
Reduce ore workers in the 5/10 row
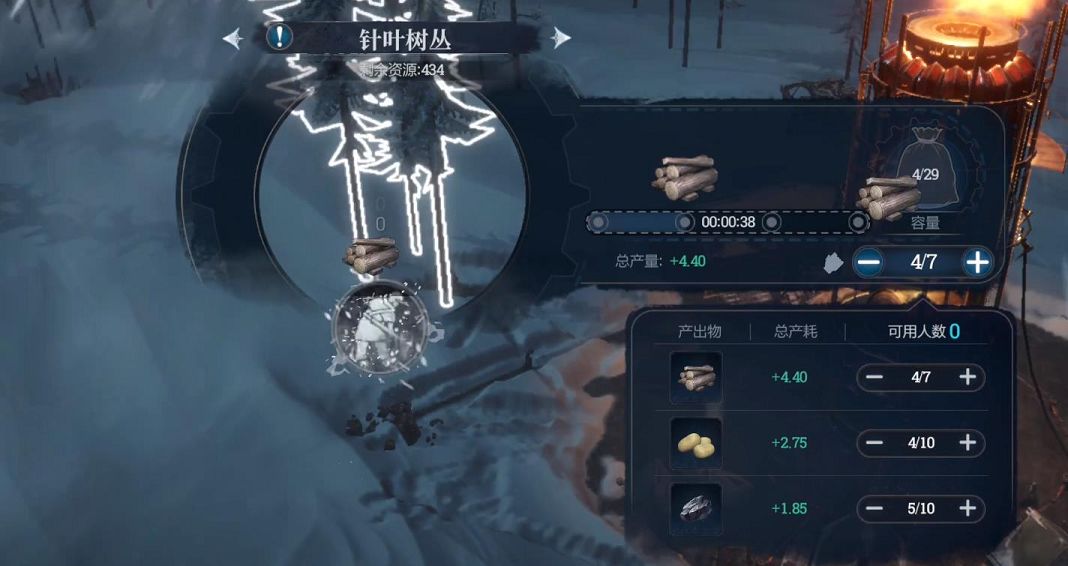875,509
